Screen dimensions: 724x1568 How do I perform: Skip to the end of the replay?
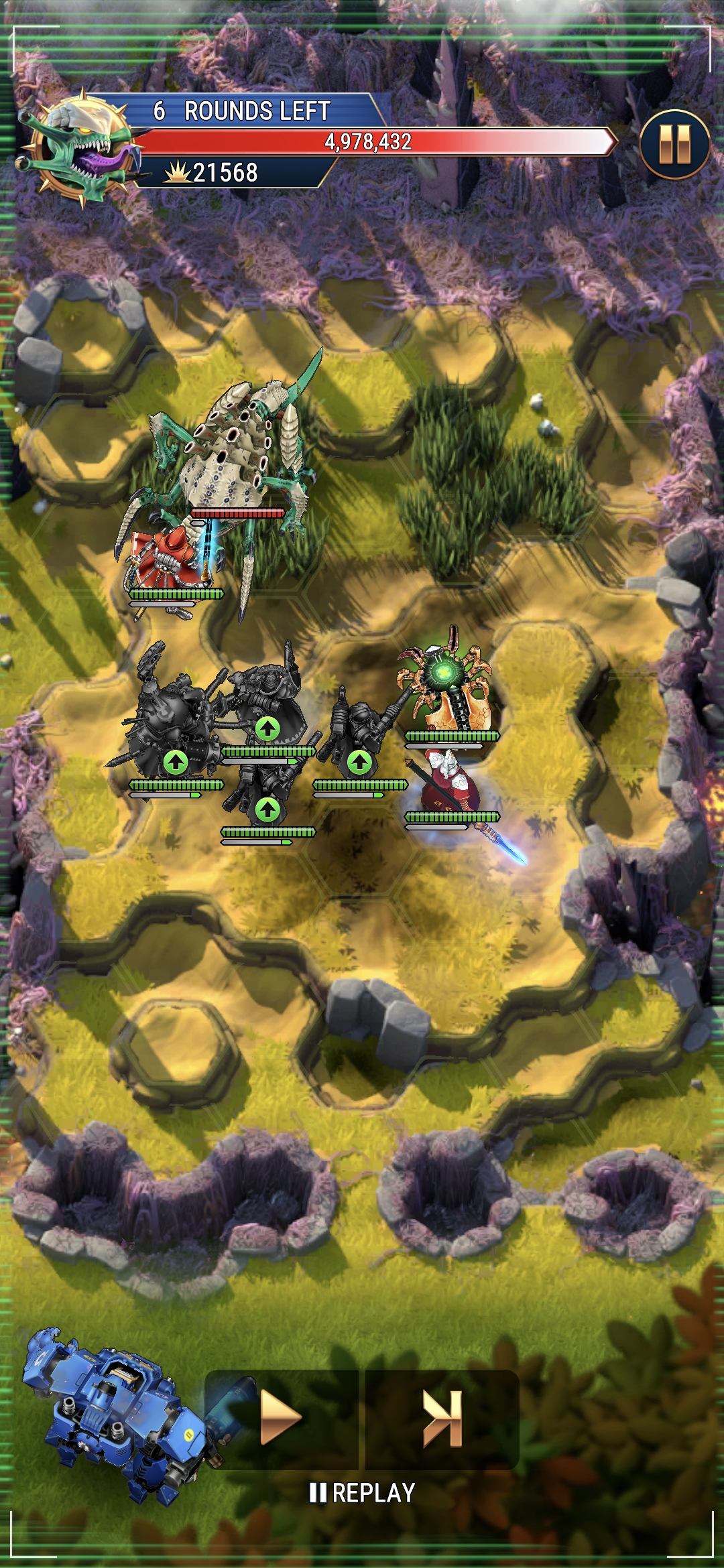click(x=442, y=1418)
